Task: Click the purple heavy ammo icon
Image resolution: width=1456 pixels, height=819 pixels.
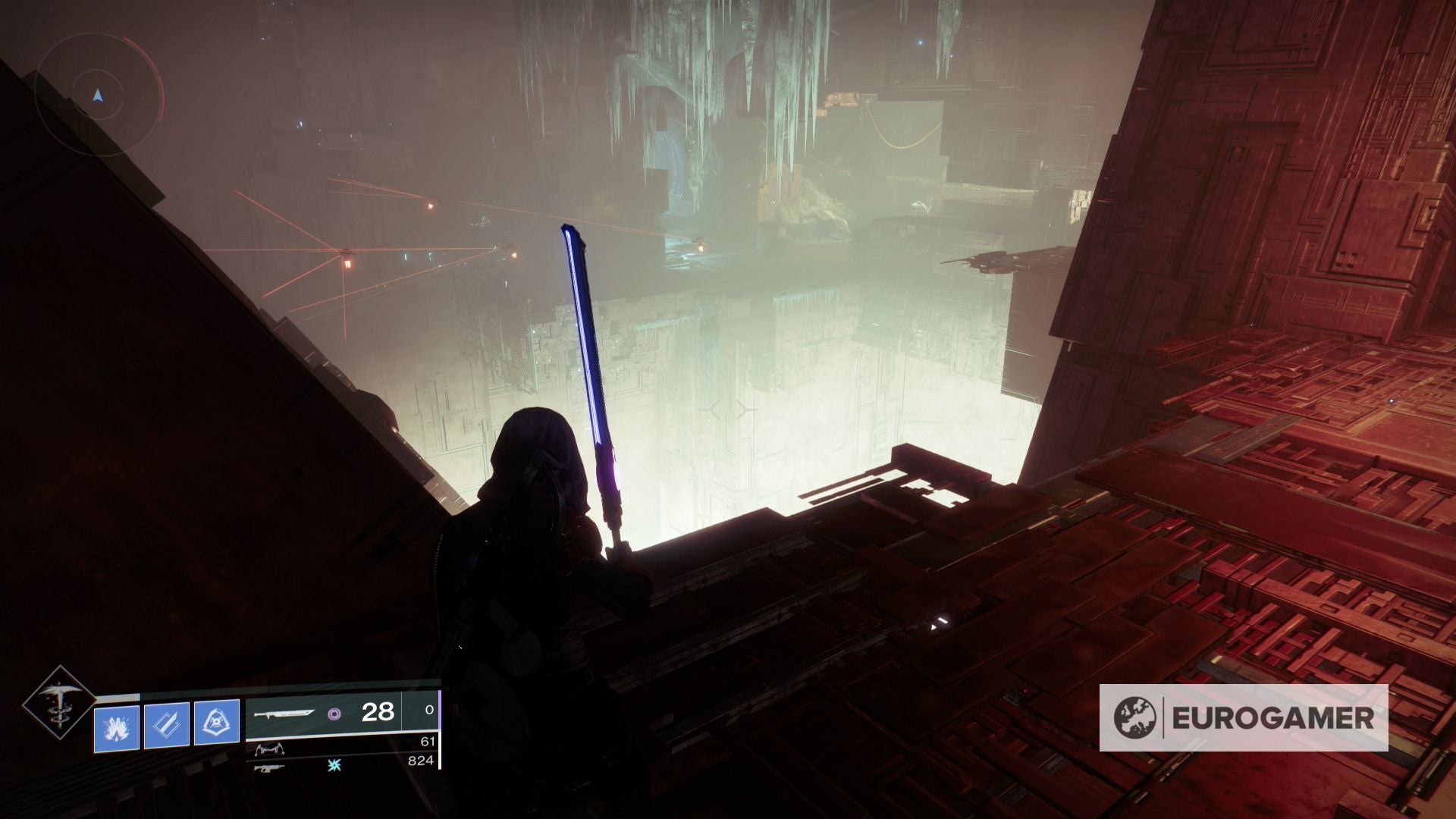Action: pyautogui.click(x=335, y=714)
